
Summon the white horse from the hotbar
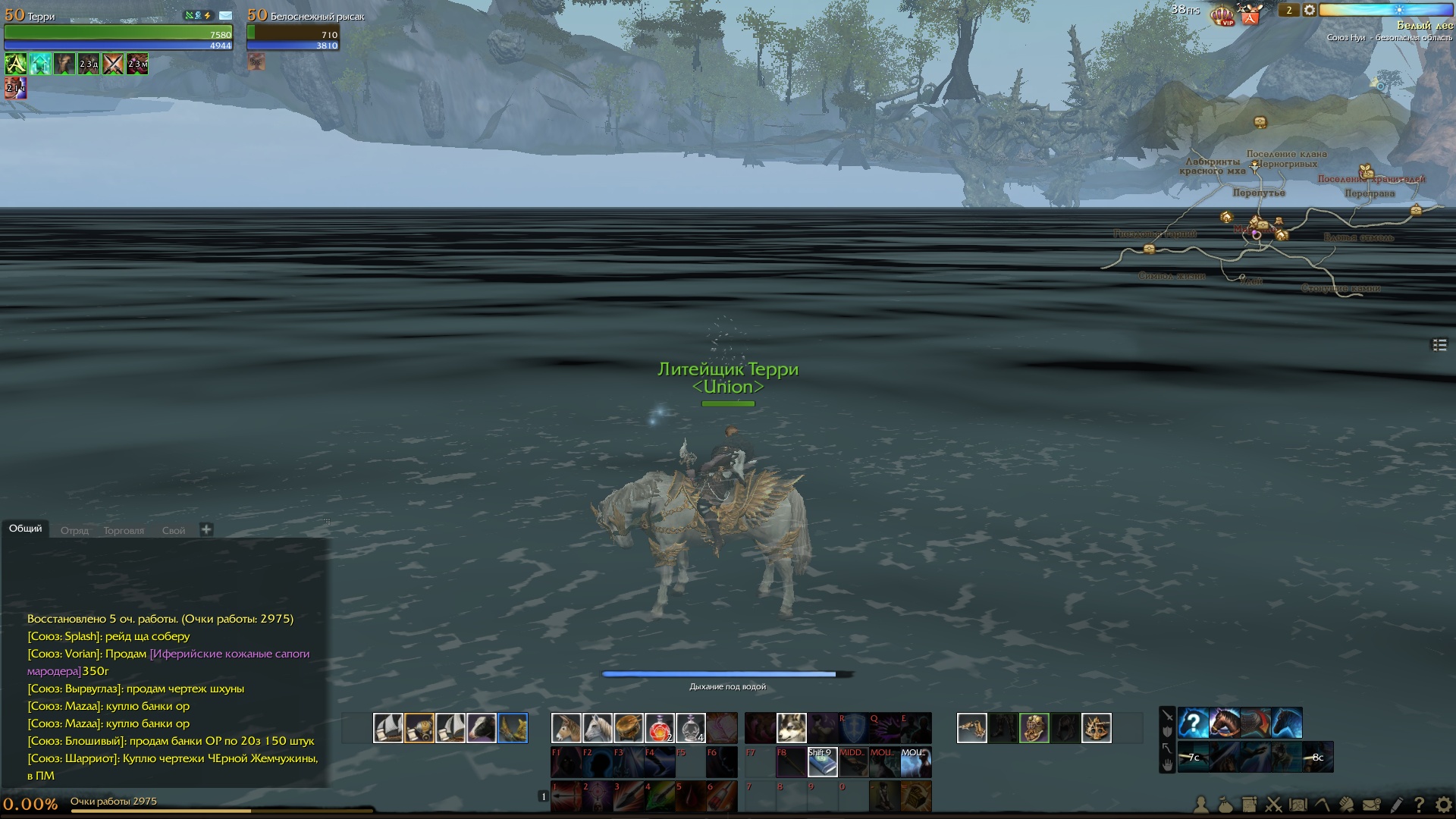tap(597, 728)
